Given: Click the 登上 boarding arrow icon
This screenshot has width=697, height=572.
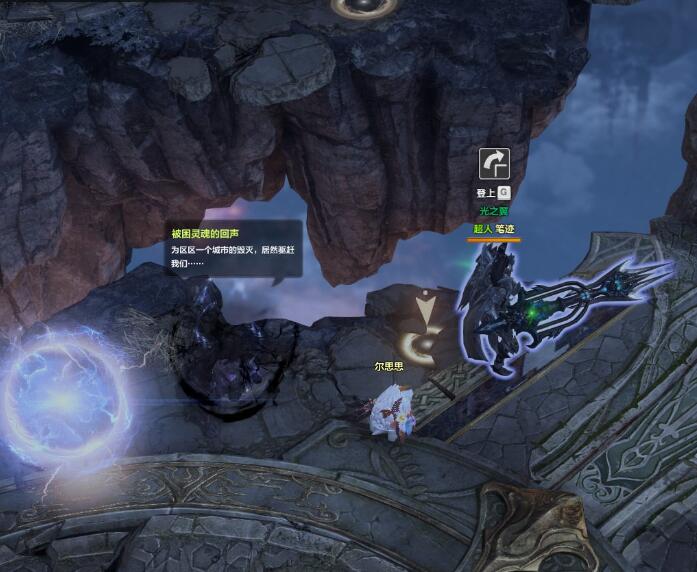Looking at the screenshot, I should [x=494, y=164].
